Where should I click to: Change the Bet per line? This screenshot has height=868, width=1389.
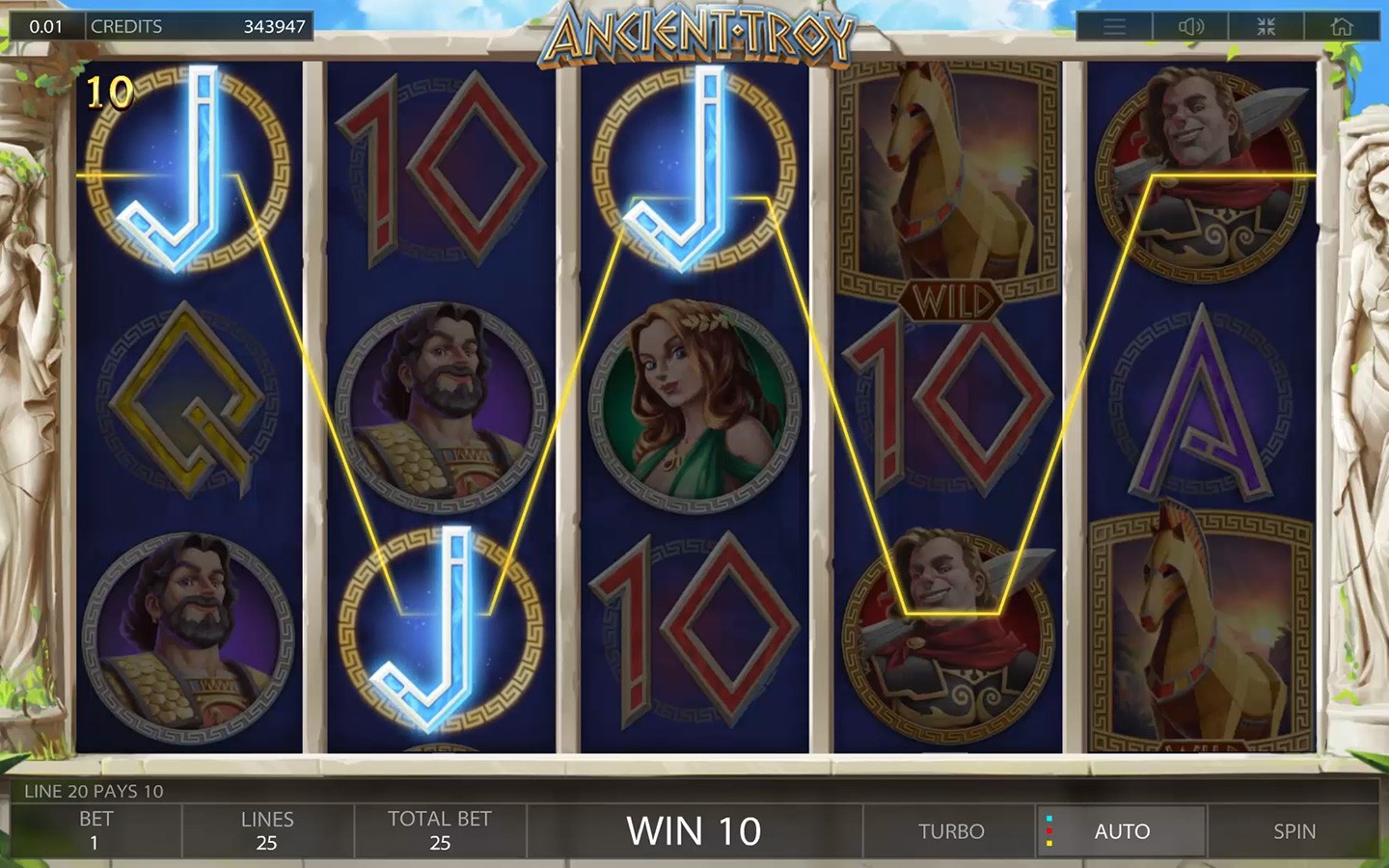point(95,831)
